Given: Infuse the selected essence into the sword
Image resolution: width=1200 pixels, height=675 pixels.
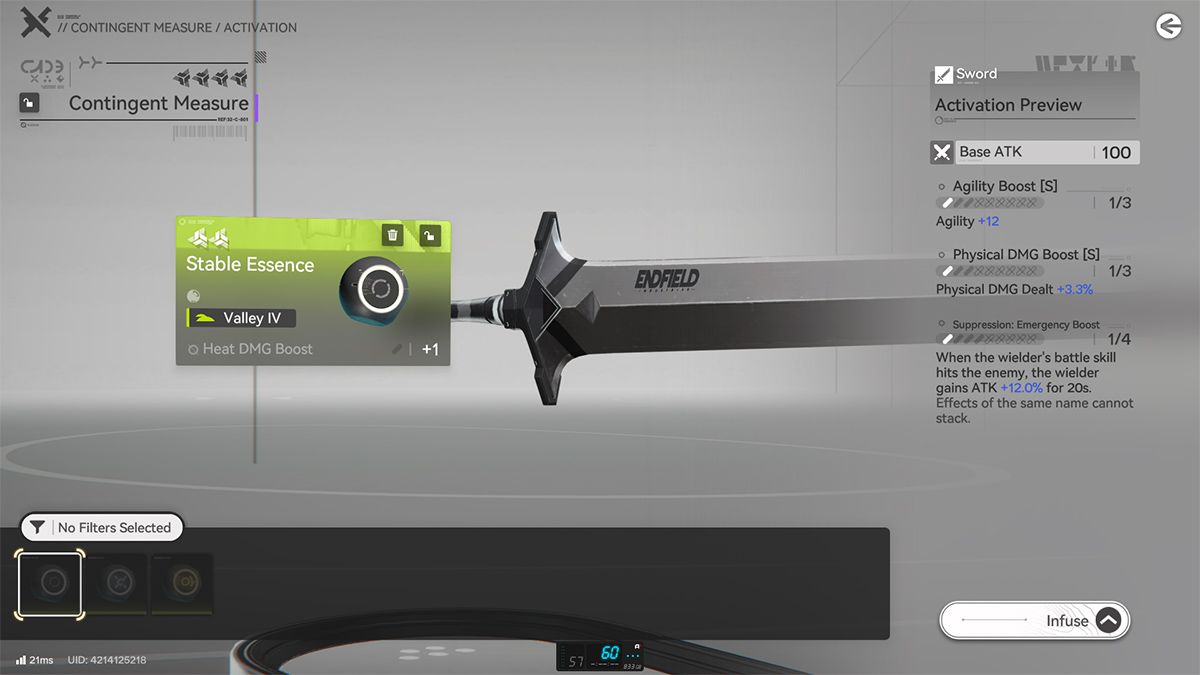Looking at the screenshot, I should (x=1034, y=620).
